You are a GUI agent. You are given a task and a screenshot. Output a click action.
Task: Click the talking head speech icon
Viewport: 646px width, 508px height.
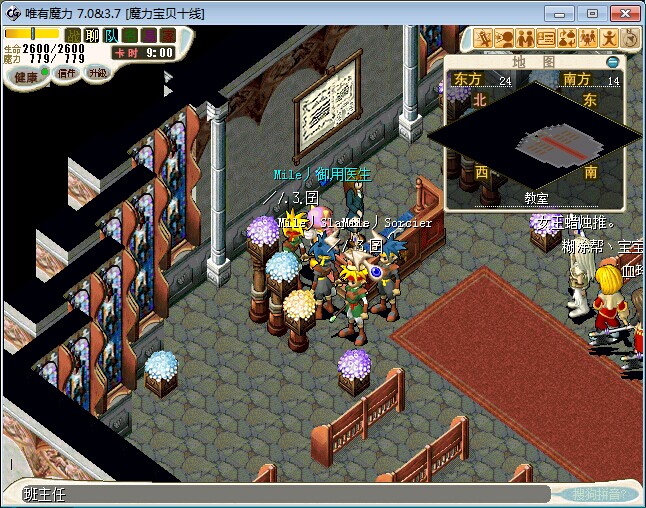click(x=505, y=38)
